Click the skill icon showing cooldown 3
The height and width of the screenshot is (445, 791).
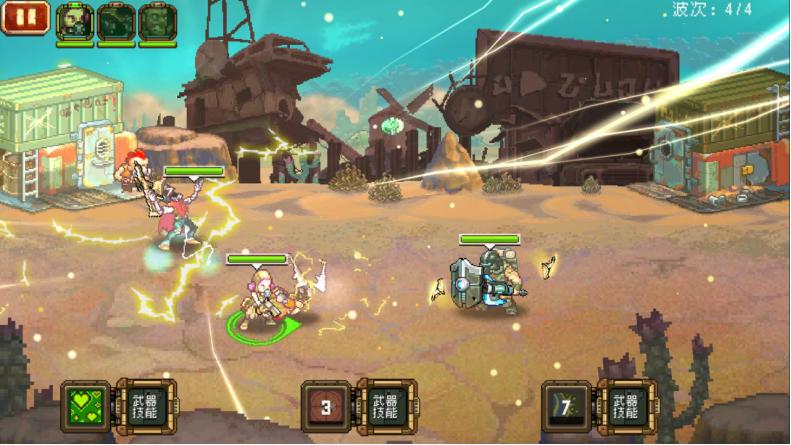point(326,407)
